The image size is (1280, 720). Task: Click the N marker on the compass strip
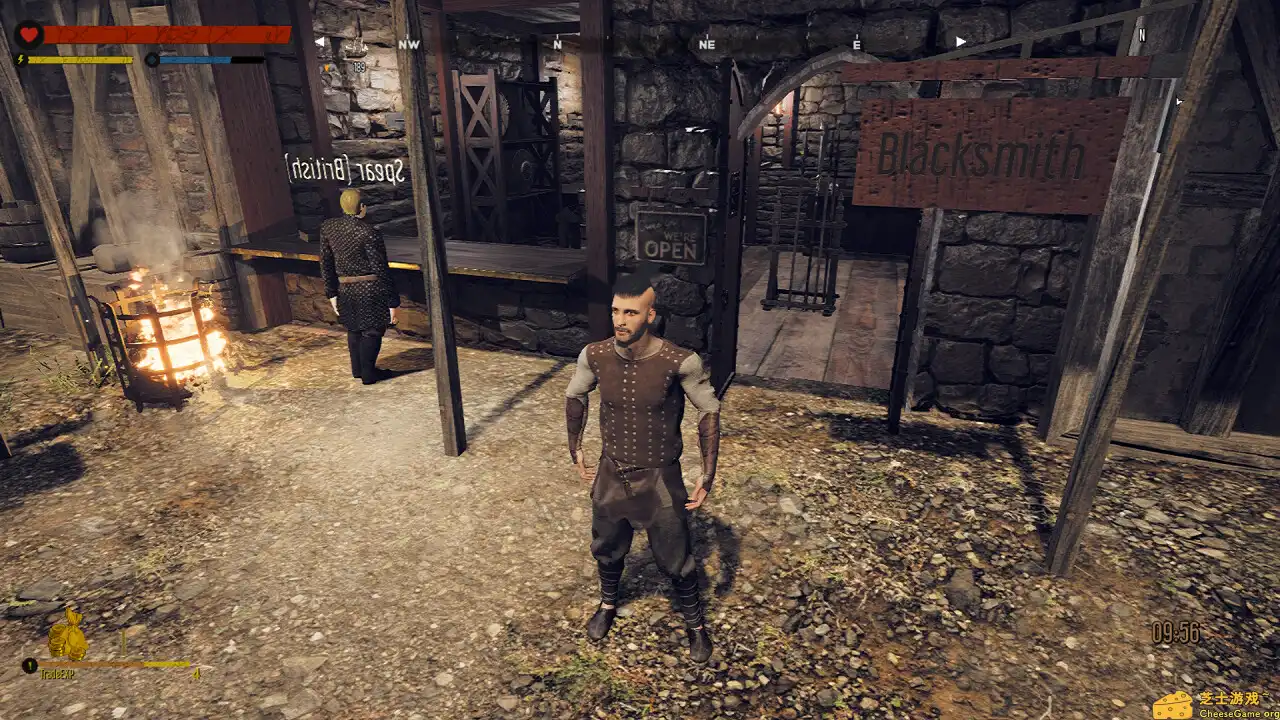558,44
